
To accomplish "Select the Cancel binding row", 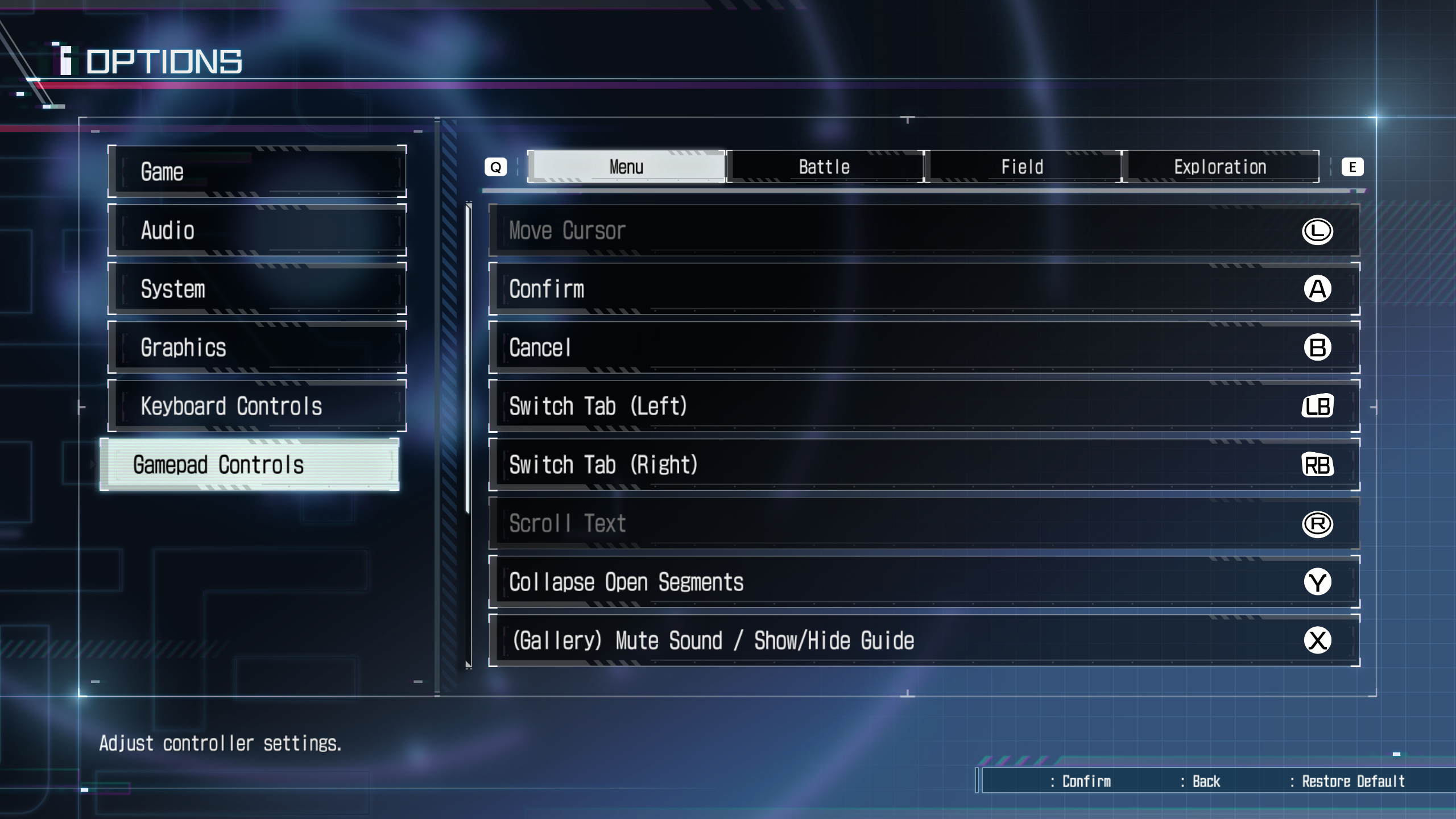I will [x=924, y=348].
